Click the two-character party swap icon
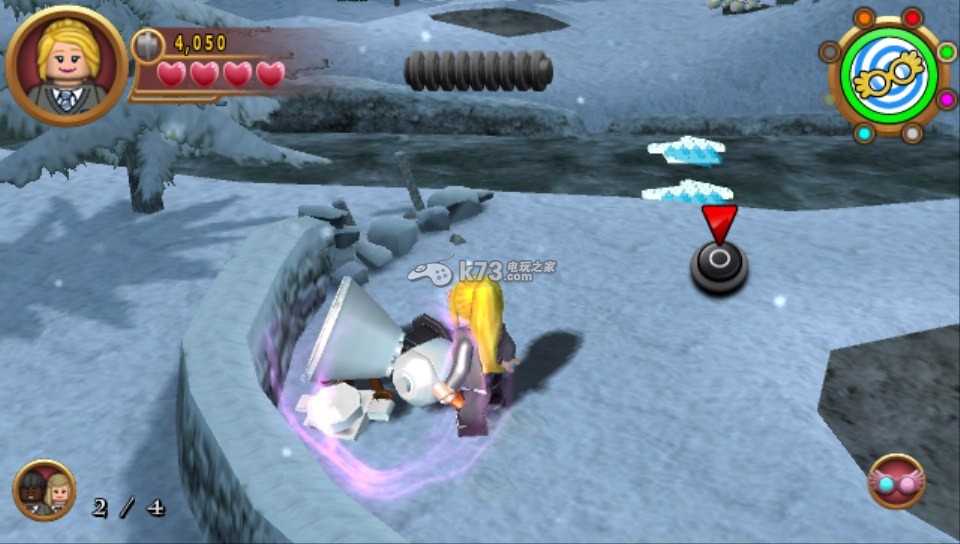 44,490
